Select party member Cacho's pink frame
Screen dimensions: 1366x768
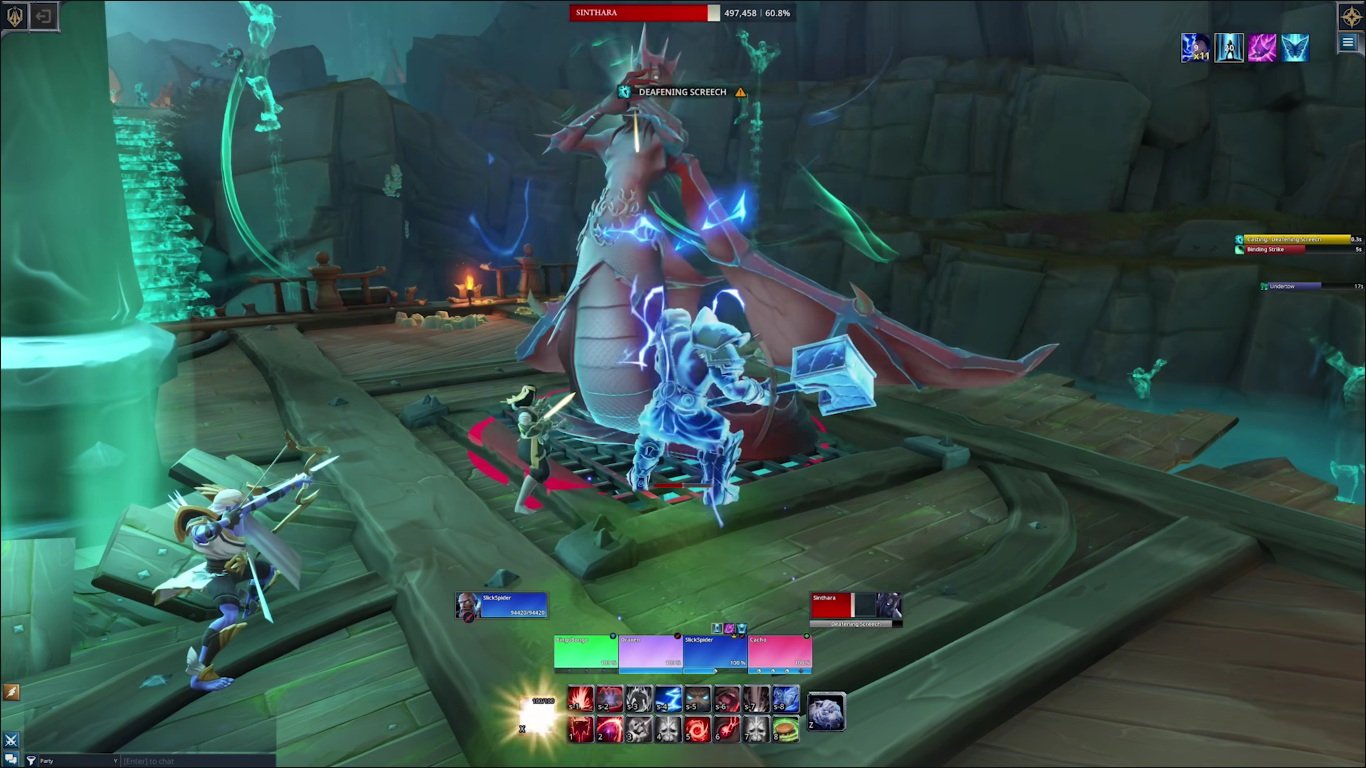point(780,652)
